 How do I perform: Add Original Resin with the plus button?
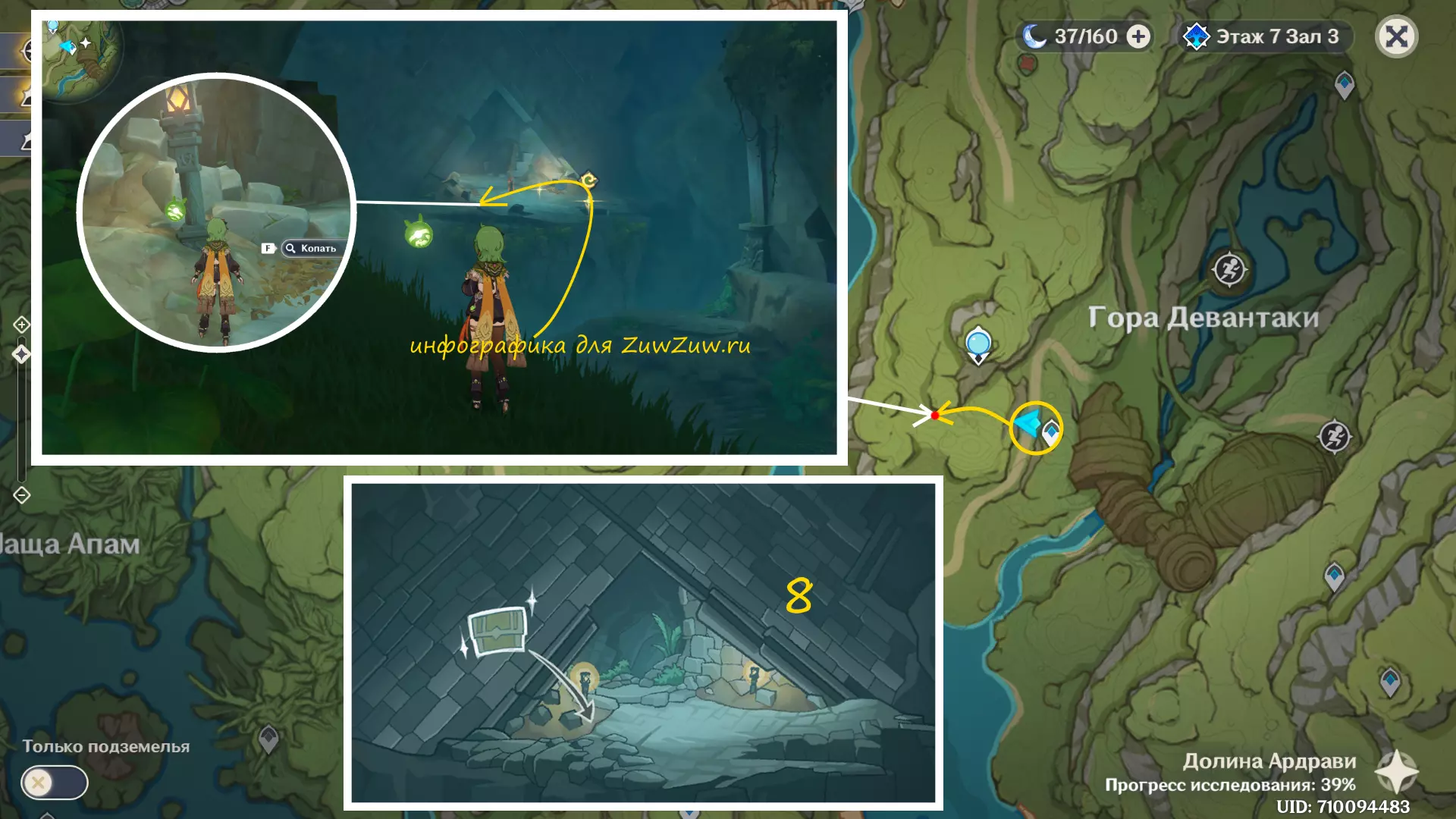1138,36
